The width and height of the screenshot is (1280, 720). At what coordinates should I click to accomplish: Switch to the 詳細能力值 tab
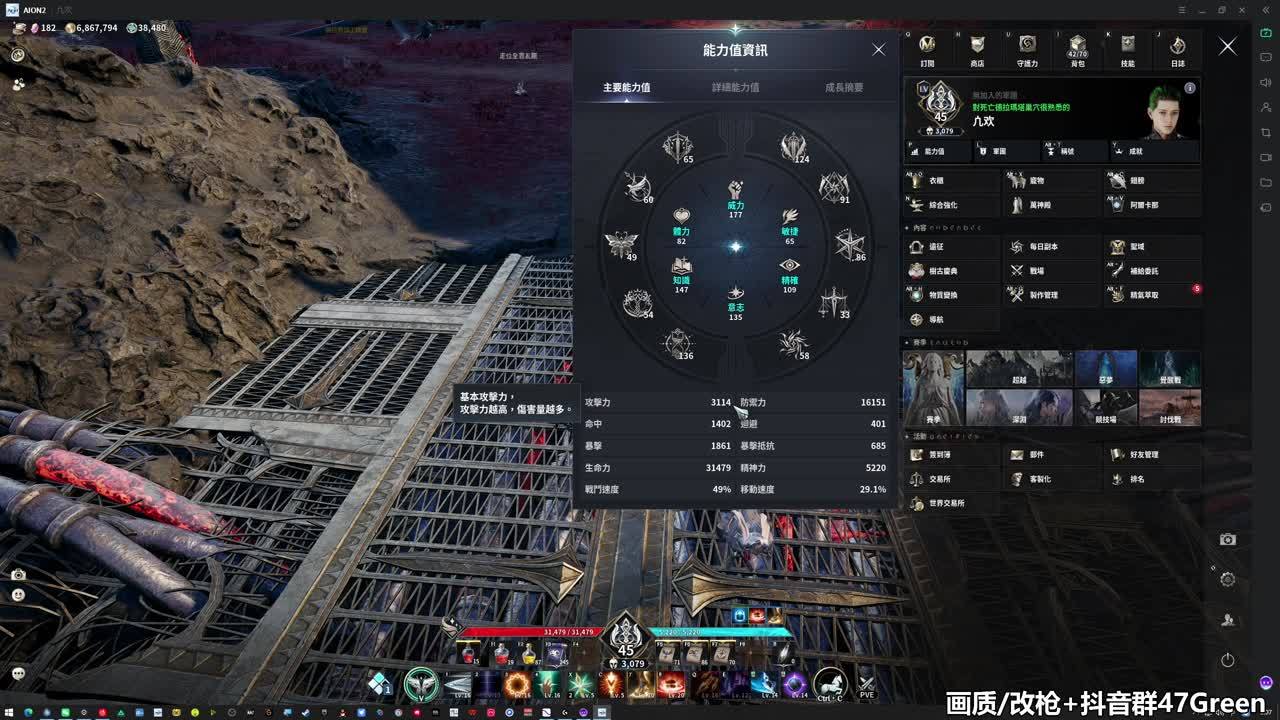pyautogui.click(x=735, y=88)
